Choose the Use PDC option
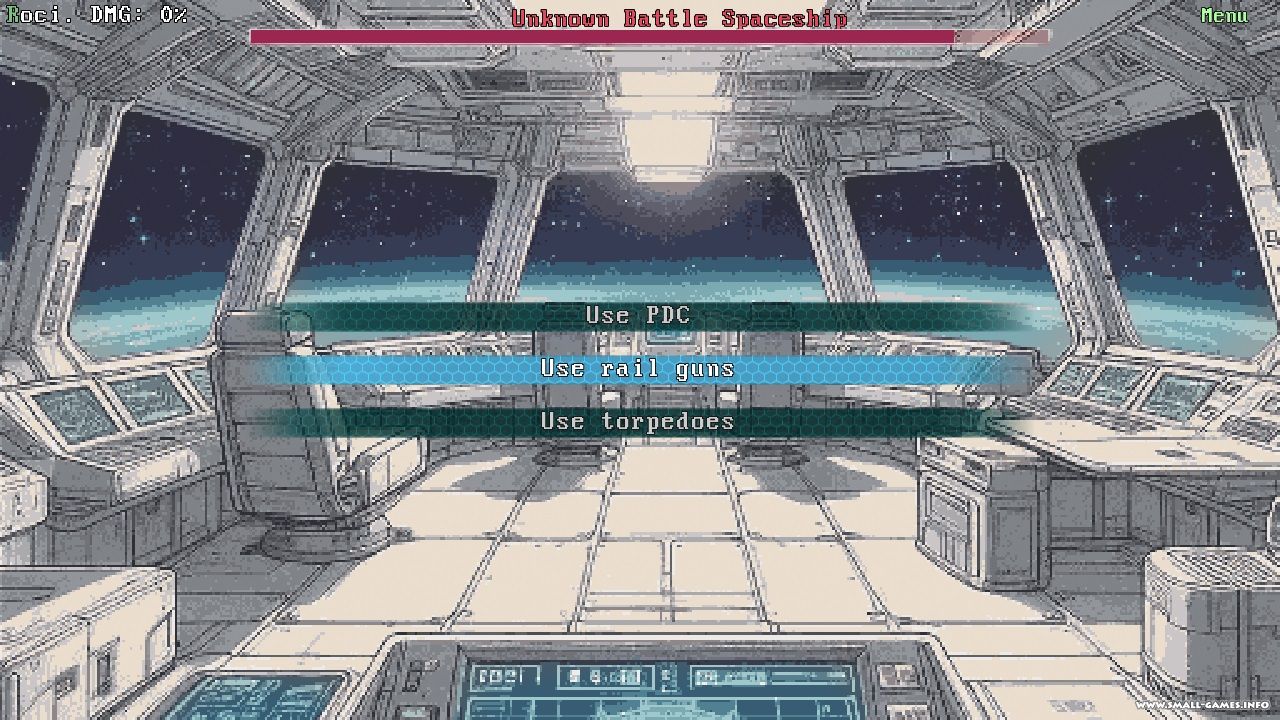Viewport: 1280px width, 720px height. click(x=638, y=315)
